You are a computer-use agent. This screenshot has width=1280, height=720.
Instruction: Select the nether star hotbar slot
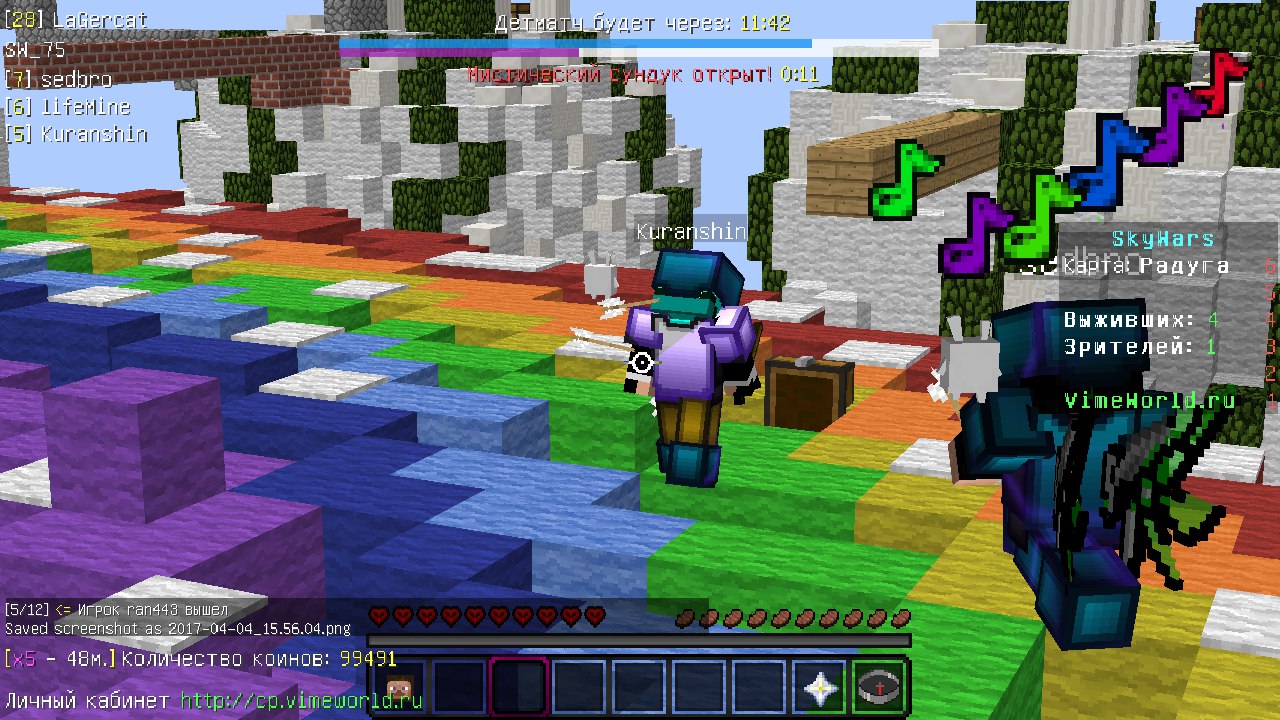point(820,689)
